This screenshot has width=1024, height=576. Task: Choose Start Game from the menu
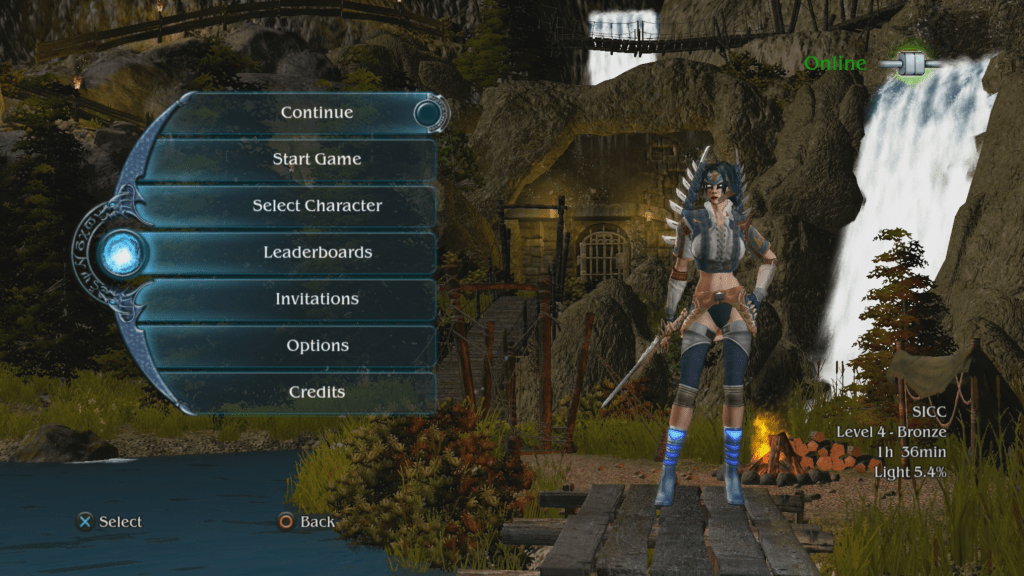(x=316, y=159)
